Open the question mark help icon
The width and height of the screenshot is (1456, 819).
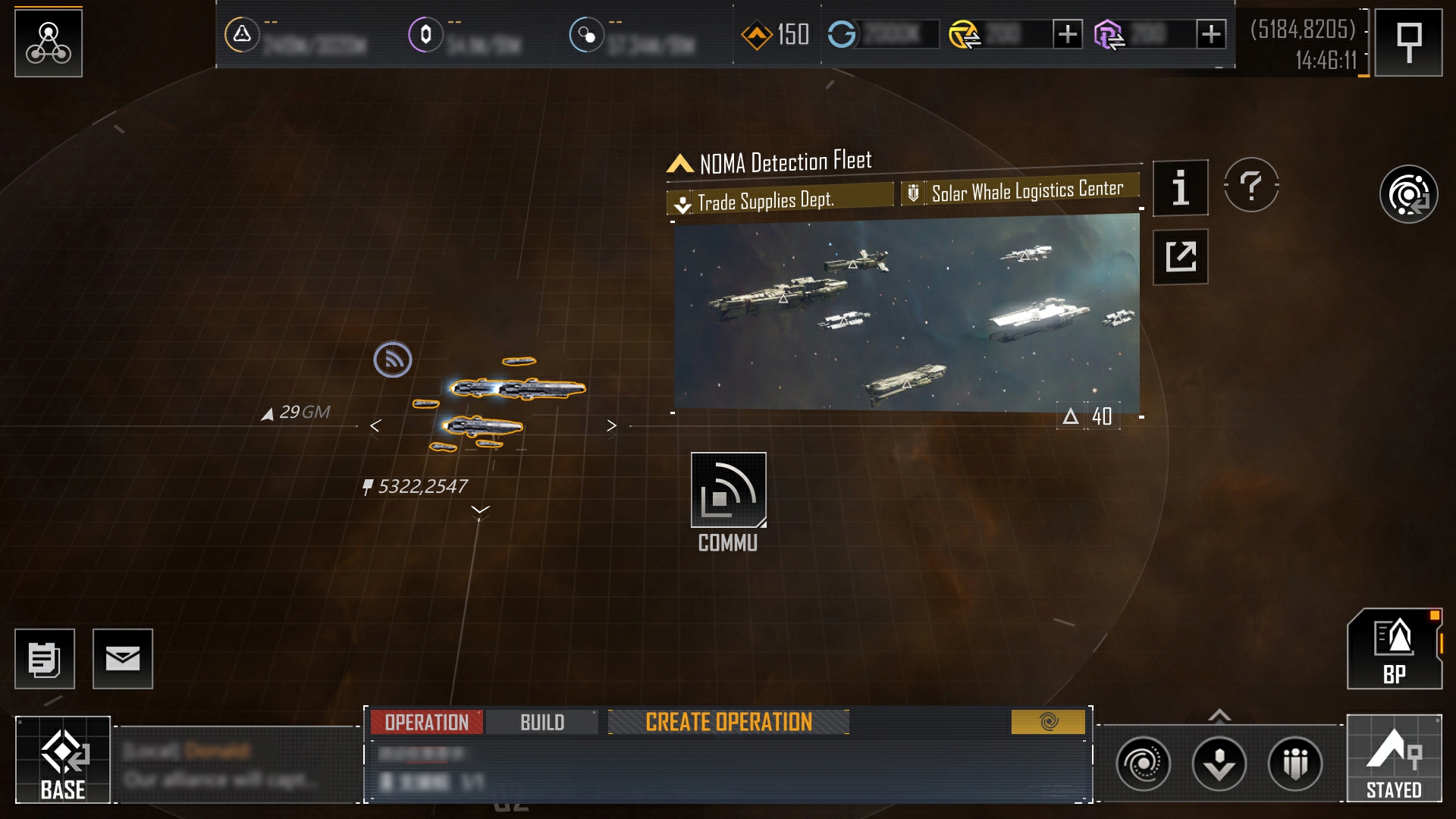1251,185
